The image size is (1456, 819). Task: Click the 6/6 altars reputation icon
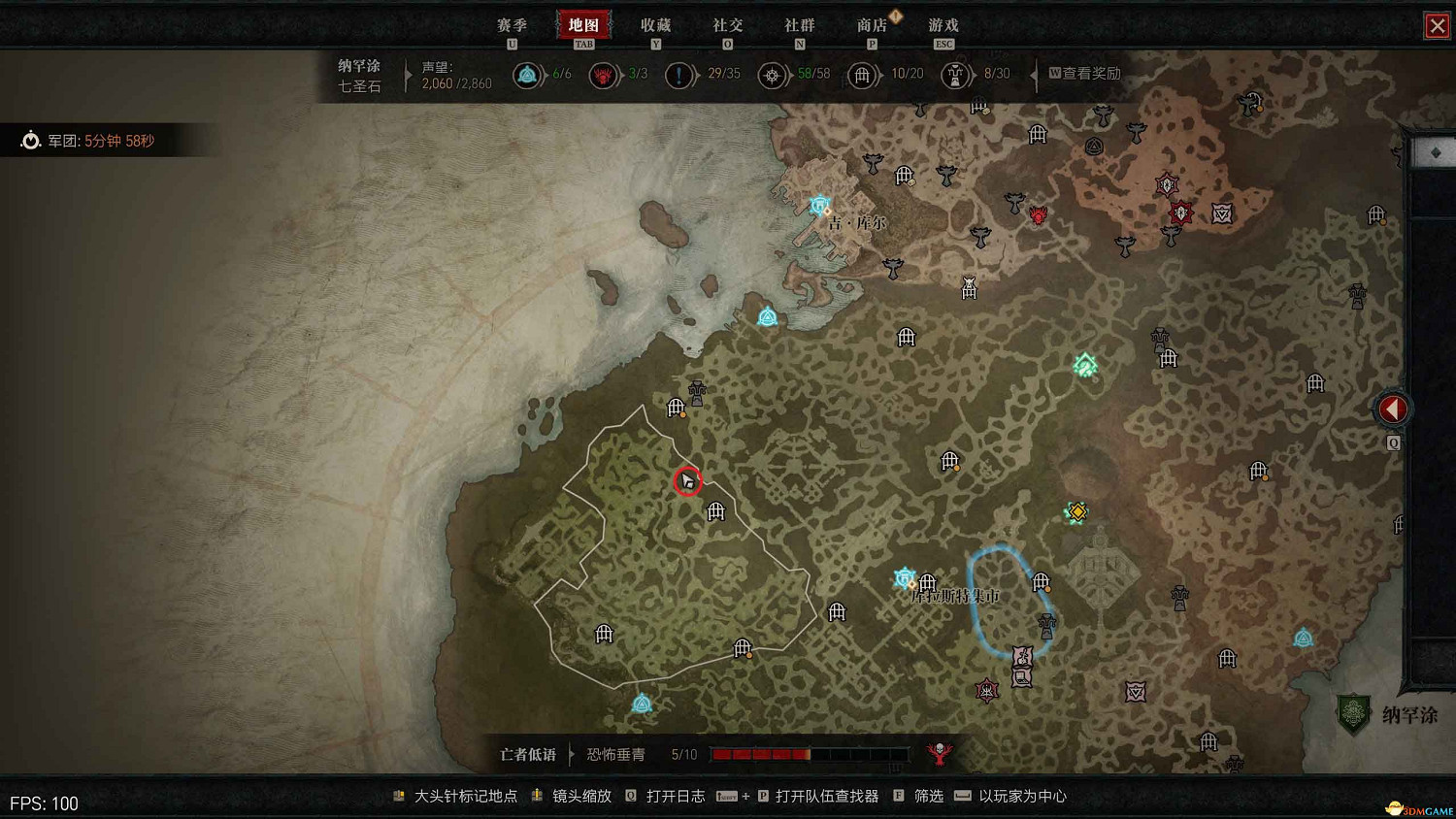point(528,74)
